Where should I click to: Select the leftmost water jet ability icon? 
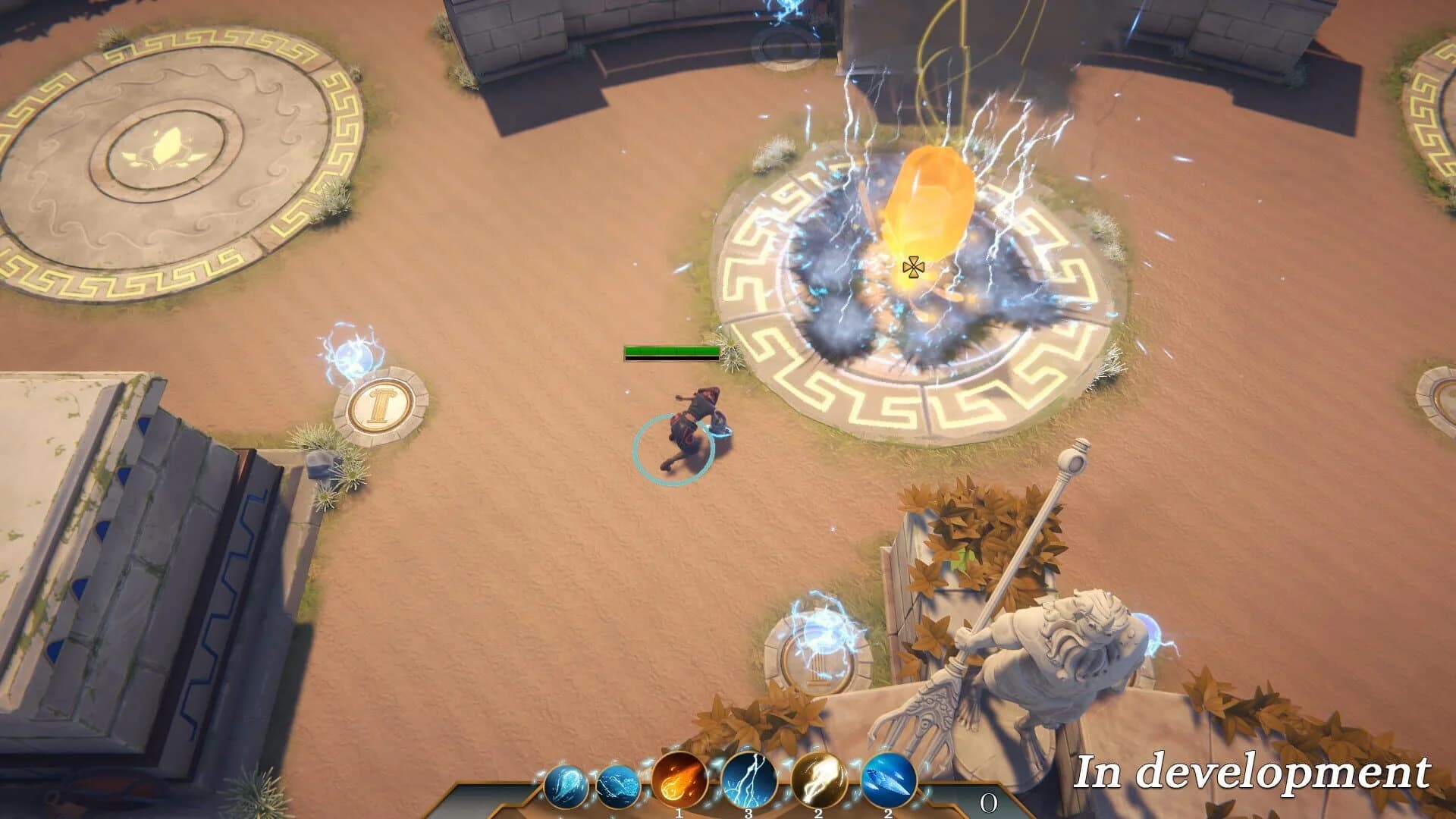(565, 787)
